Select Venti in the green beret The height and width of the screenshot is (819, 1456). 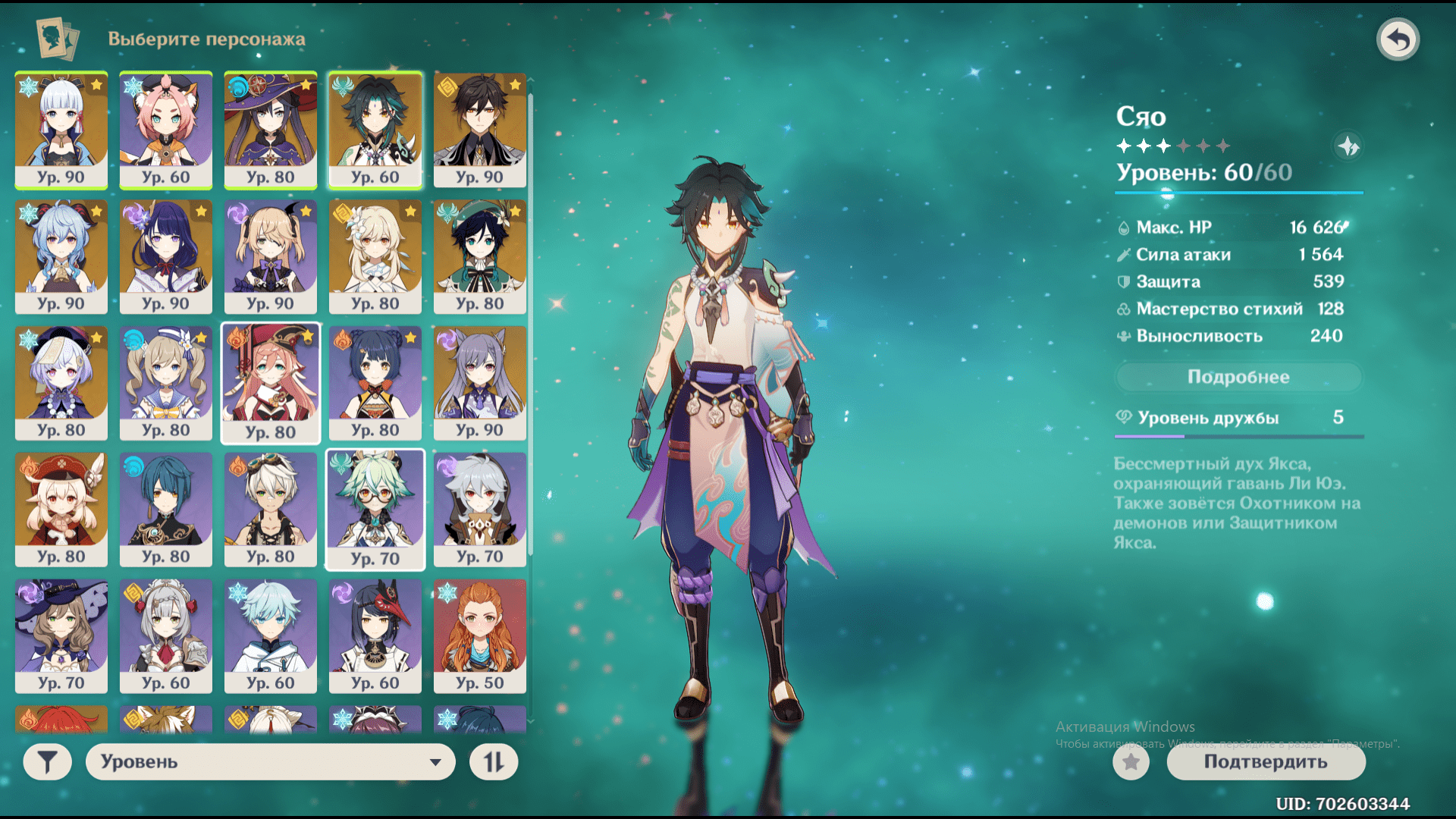coord(480,256)
